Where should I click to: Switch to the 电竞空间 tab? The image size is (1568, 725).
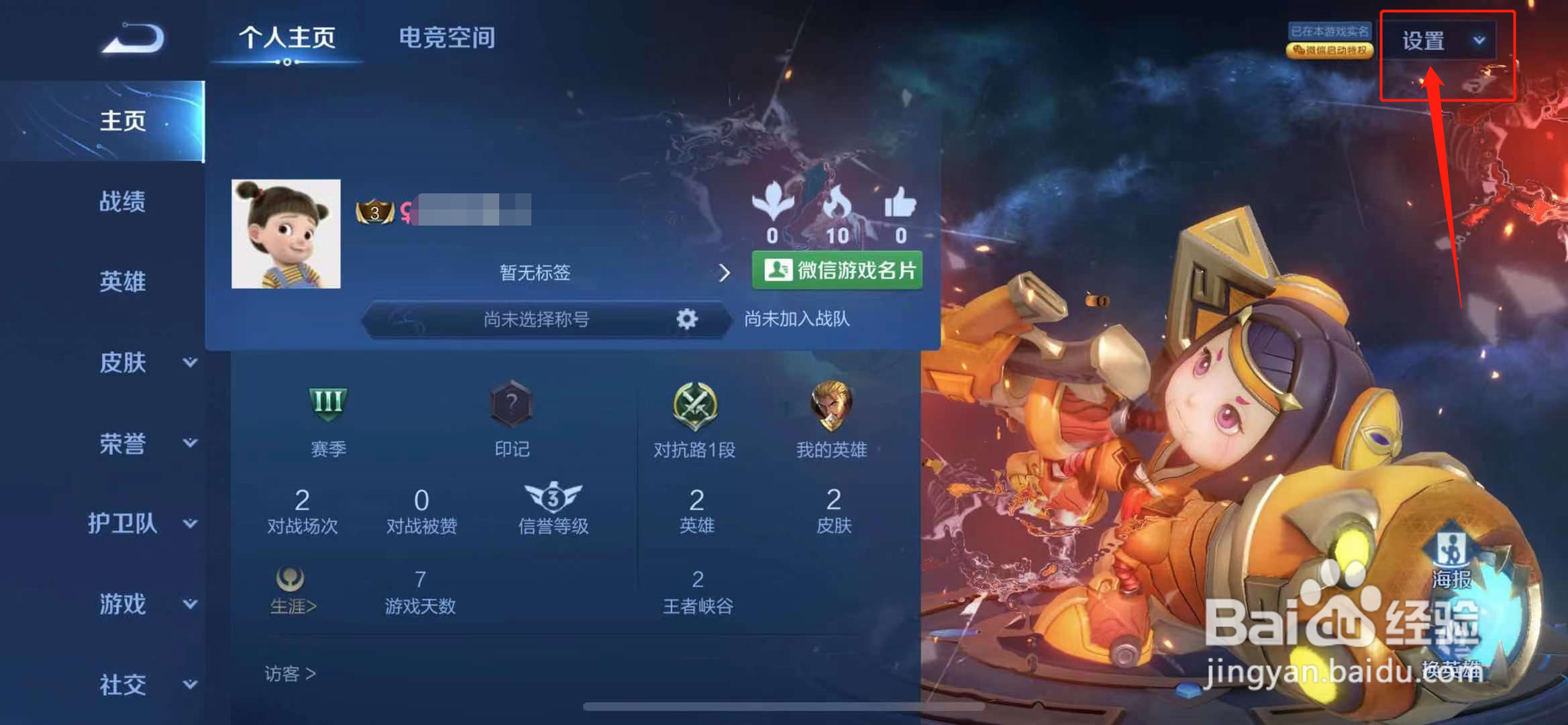[x=446, y=38]
